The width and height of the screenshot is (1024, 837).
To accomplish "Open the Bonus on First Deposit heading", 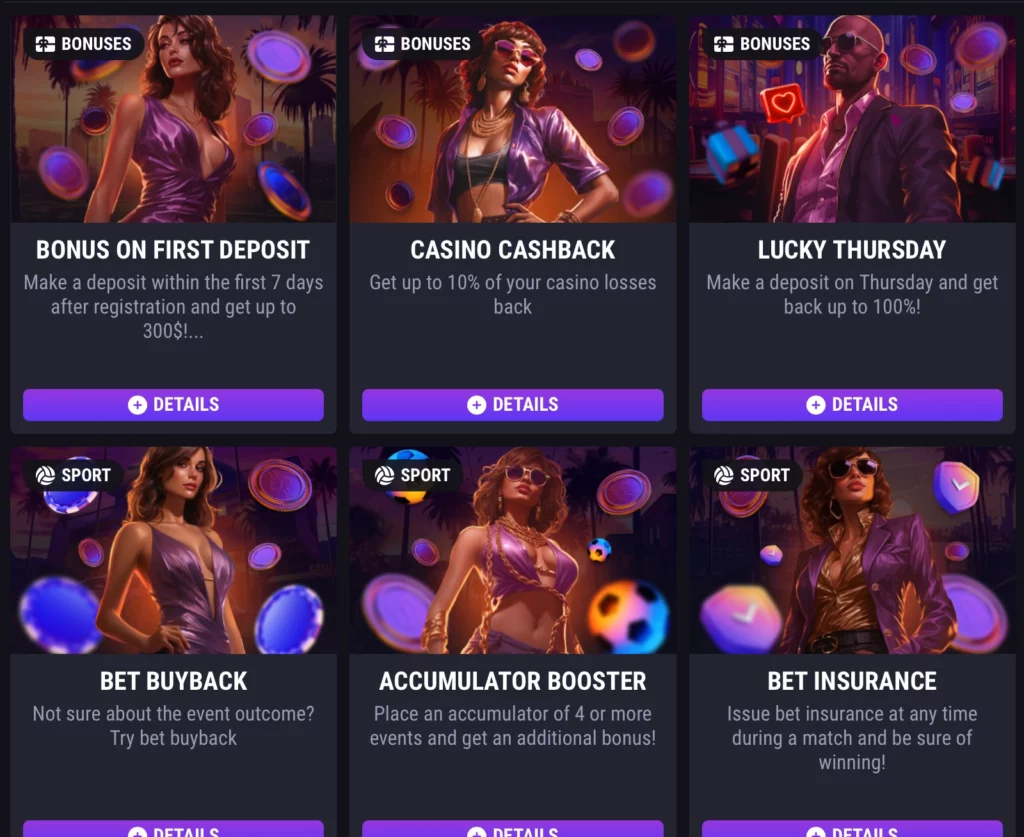I will [173, 250].
